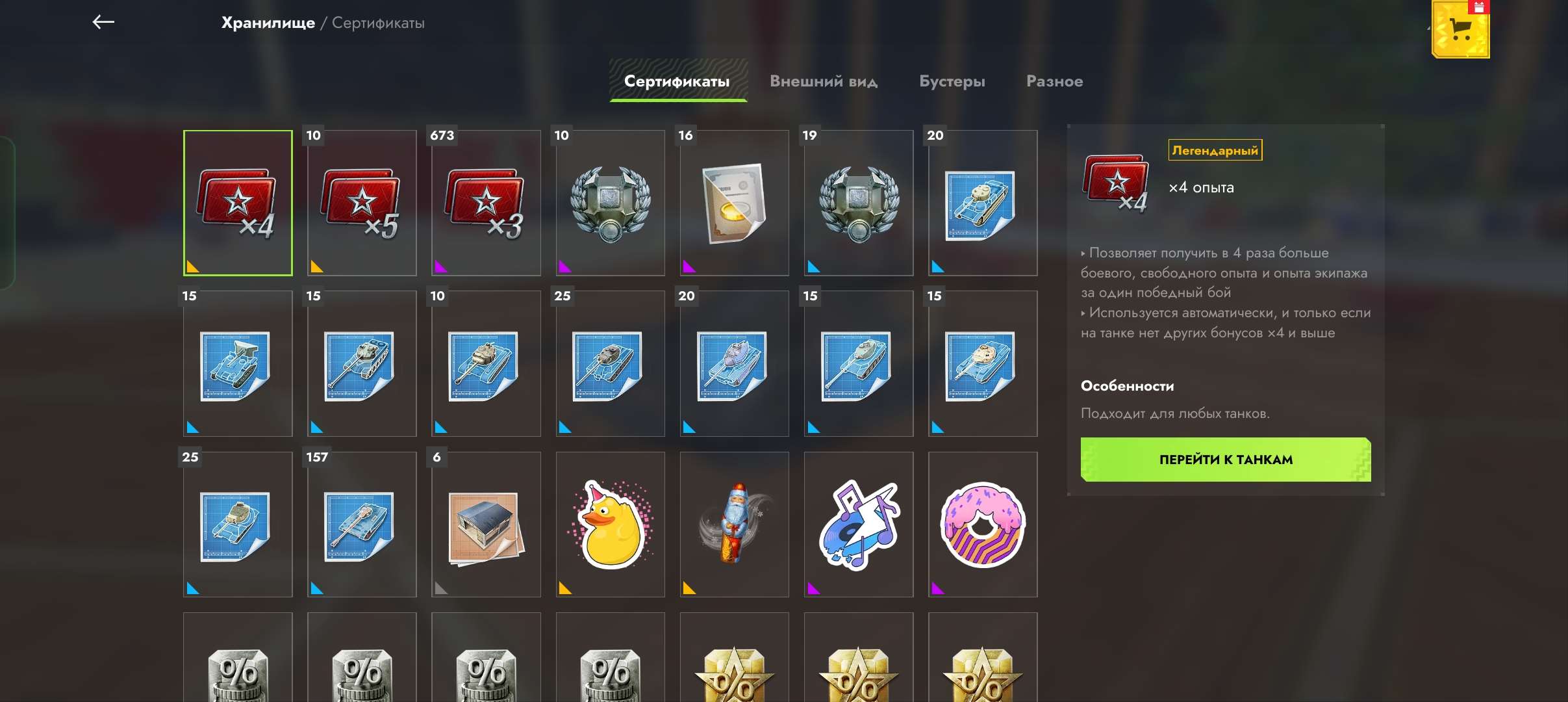Select the gold ring document certificate

(x=734, y=203)
